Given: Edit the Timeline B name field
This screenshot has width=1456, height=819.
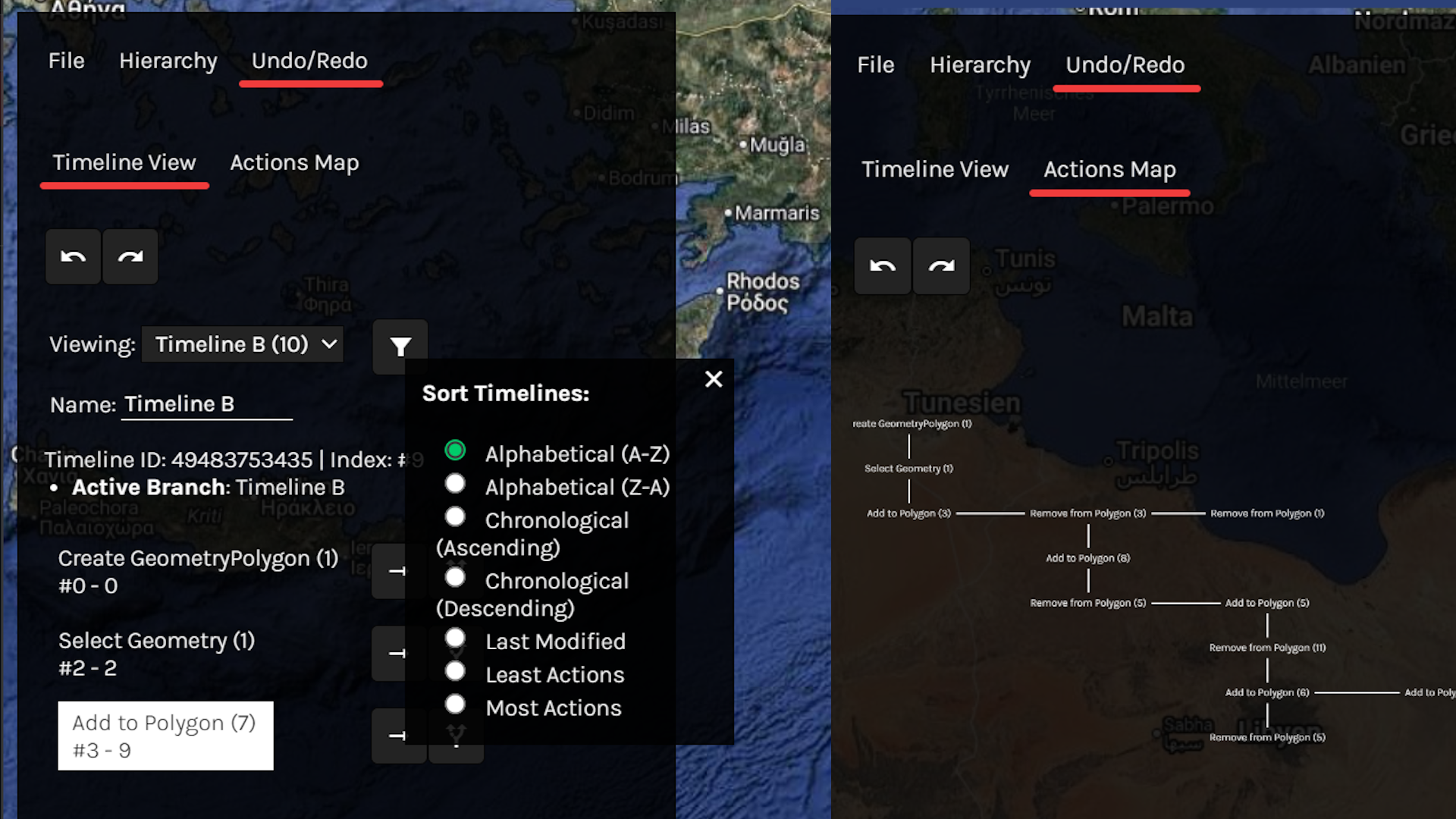Looking at the screenshot, I should pos(206,404).
